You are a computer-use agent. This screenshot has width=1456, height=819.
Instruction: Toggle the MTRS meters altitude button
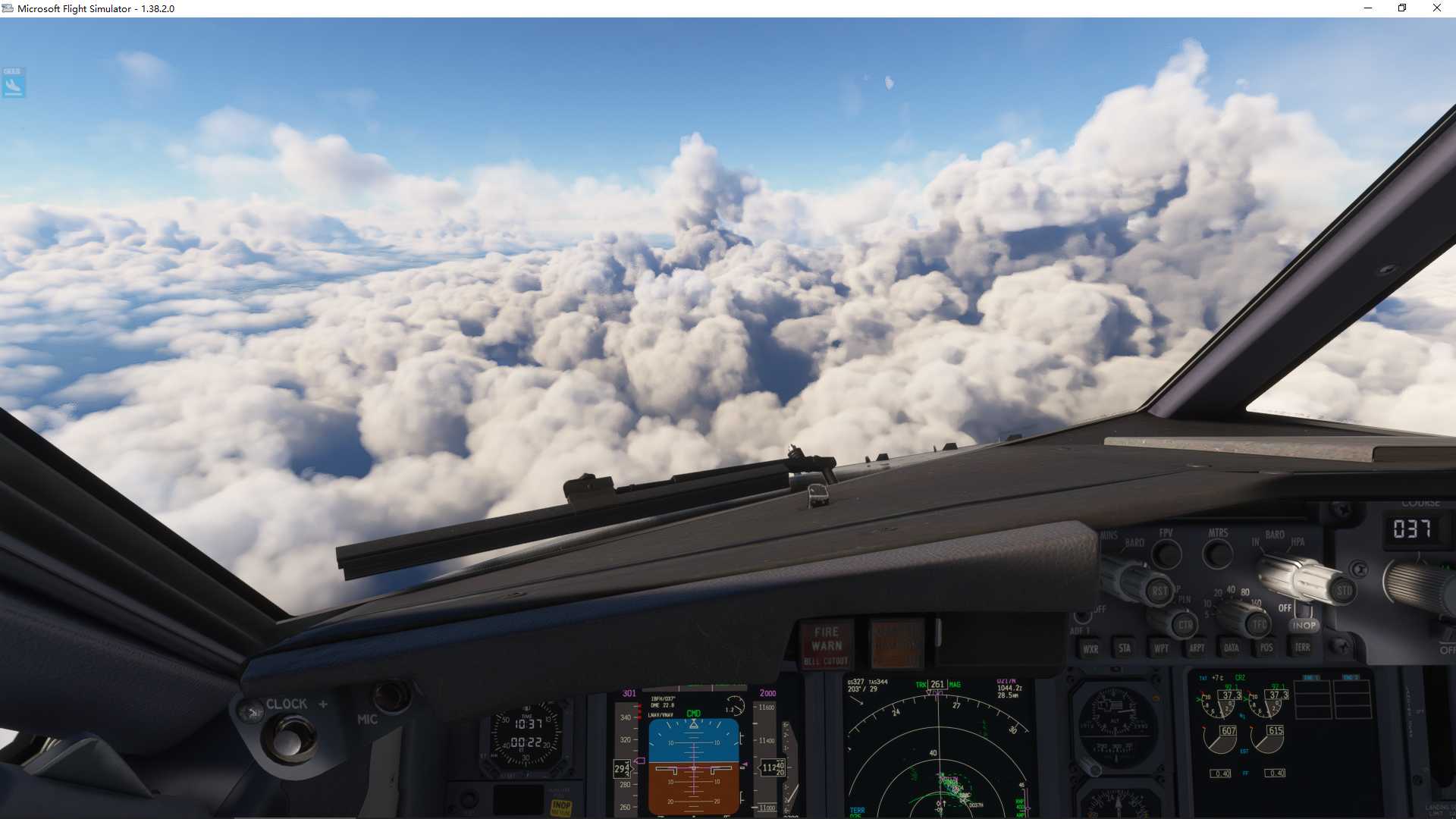point(1217,554)
